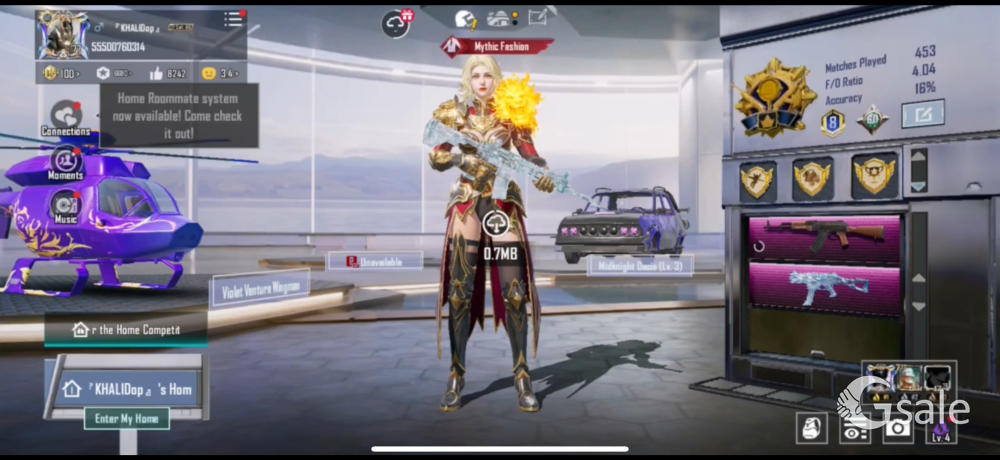This screenshot has width=1000, height=460.
Task: Toggle the eye display settings icon
Action: [x=855, y=428]
